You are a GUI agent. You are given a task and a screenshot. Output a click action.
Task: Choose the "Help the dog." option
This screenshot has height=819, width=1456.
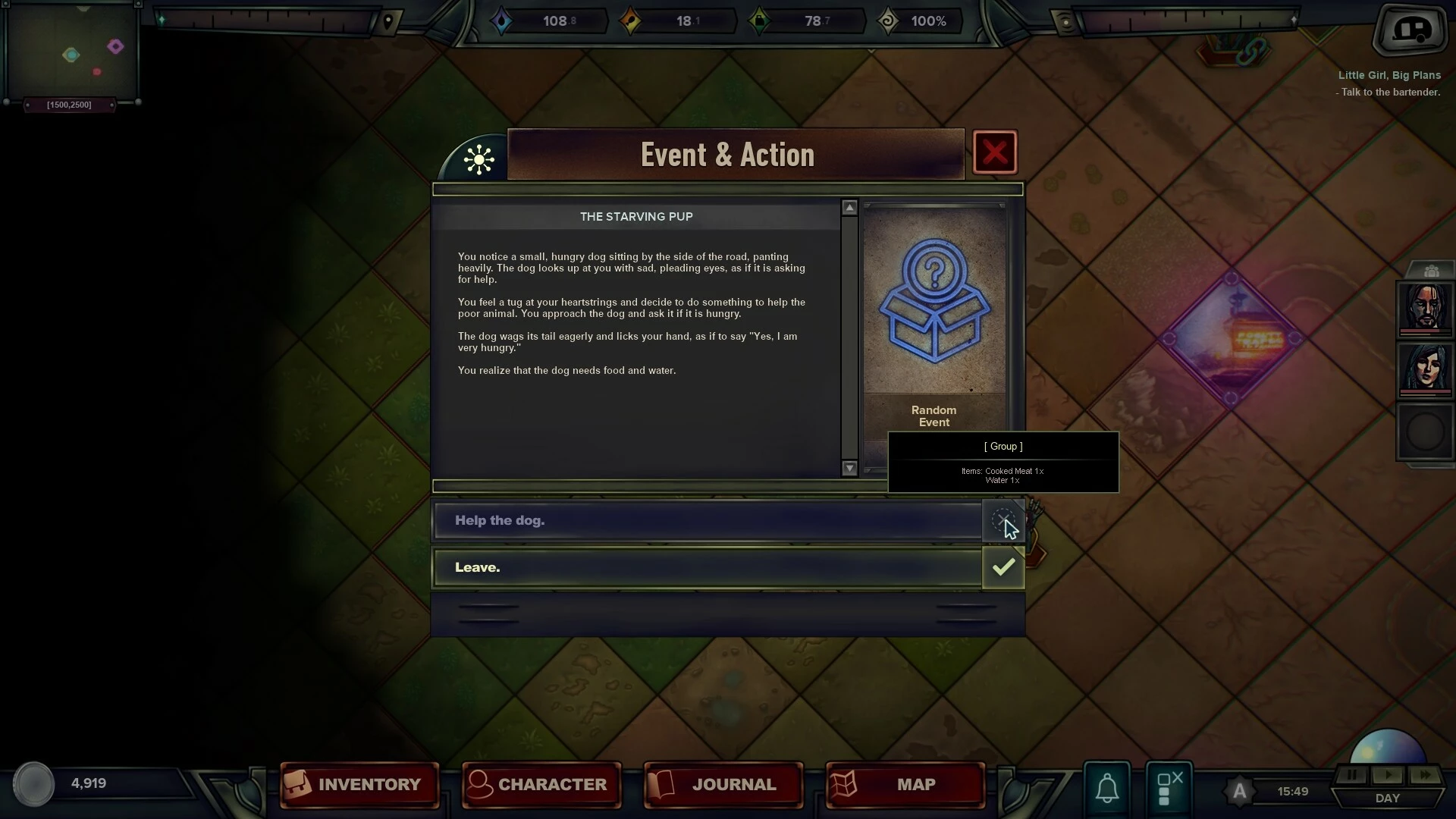pyautogui.click(x=708, y=521)
